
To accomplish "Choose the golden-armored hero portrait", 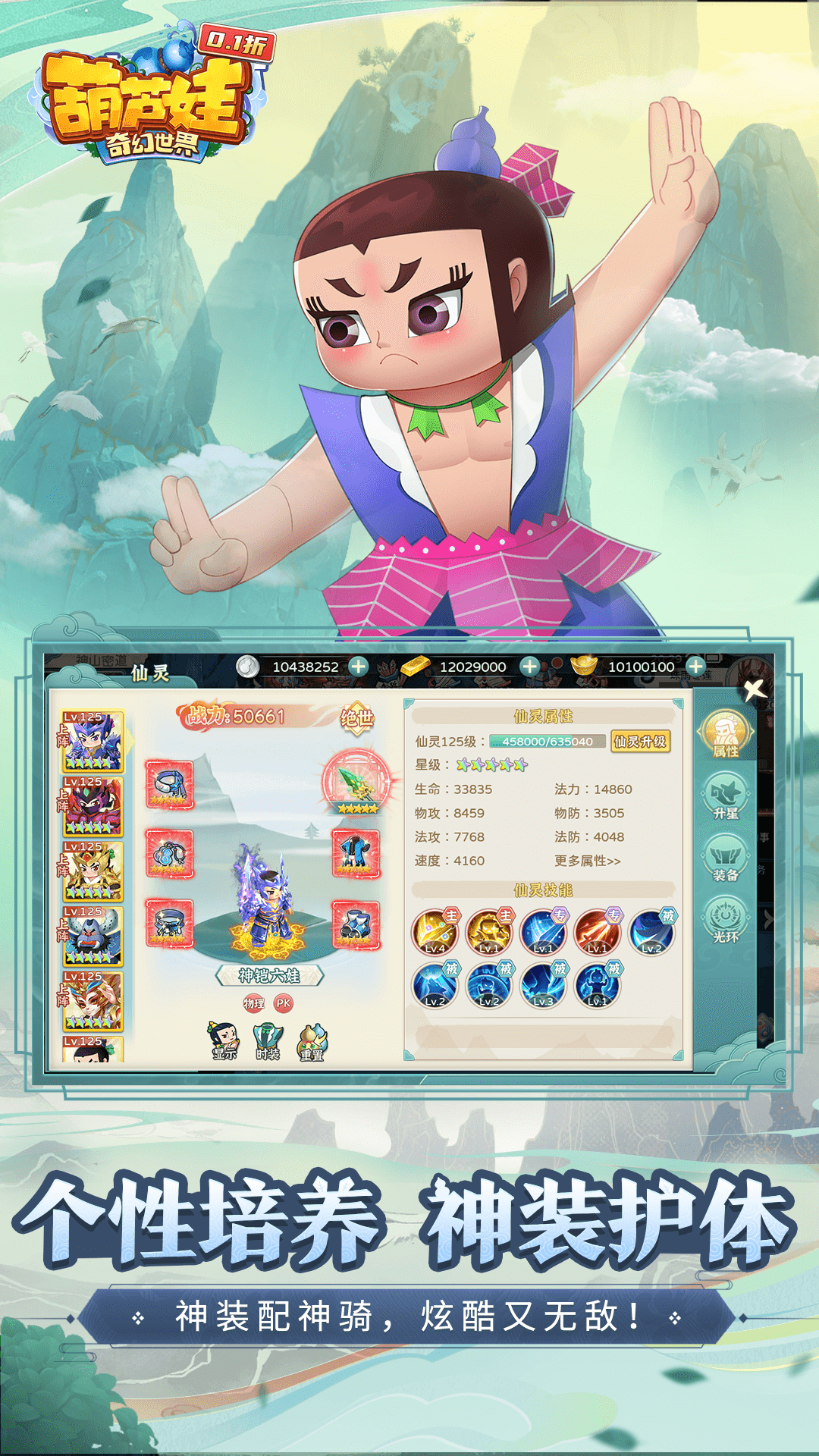I will pos(93,872).
